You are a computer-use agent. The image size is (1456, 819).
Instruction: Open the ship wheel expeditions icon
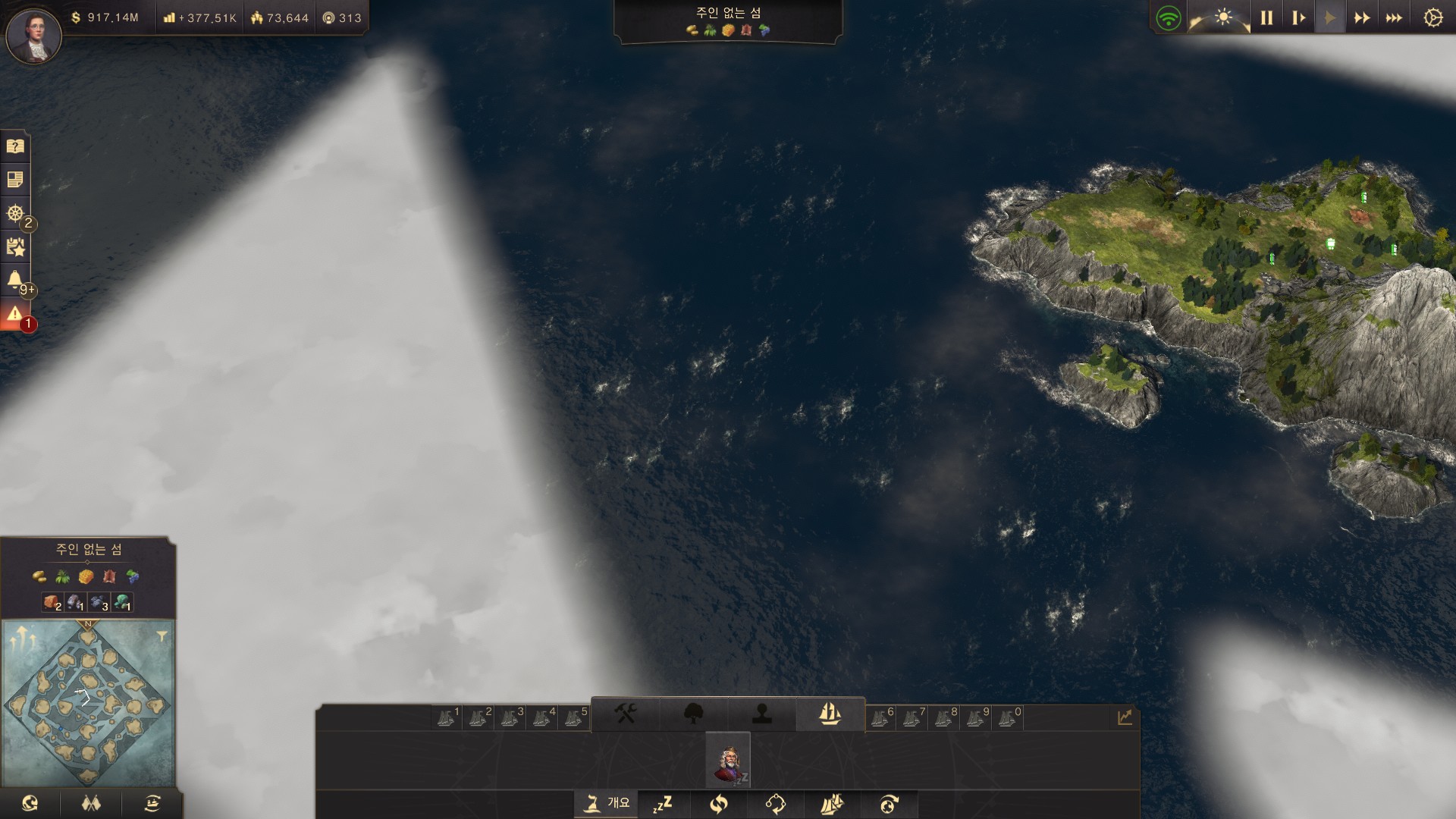coord(15,213)
